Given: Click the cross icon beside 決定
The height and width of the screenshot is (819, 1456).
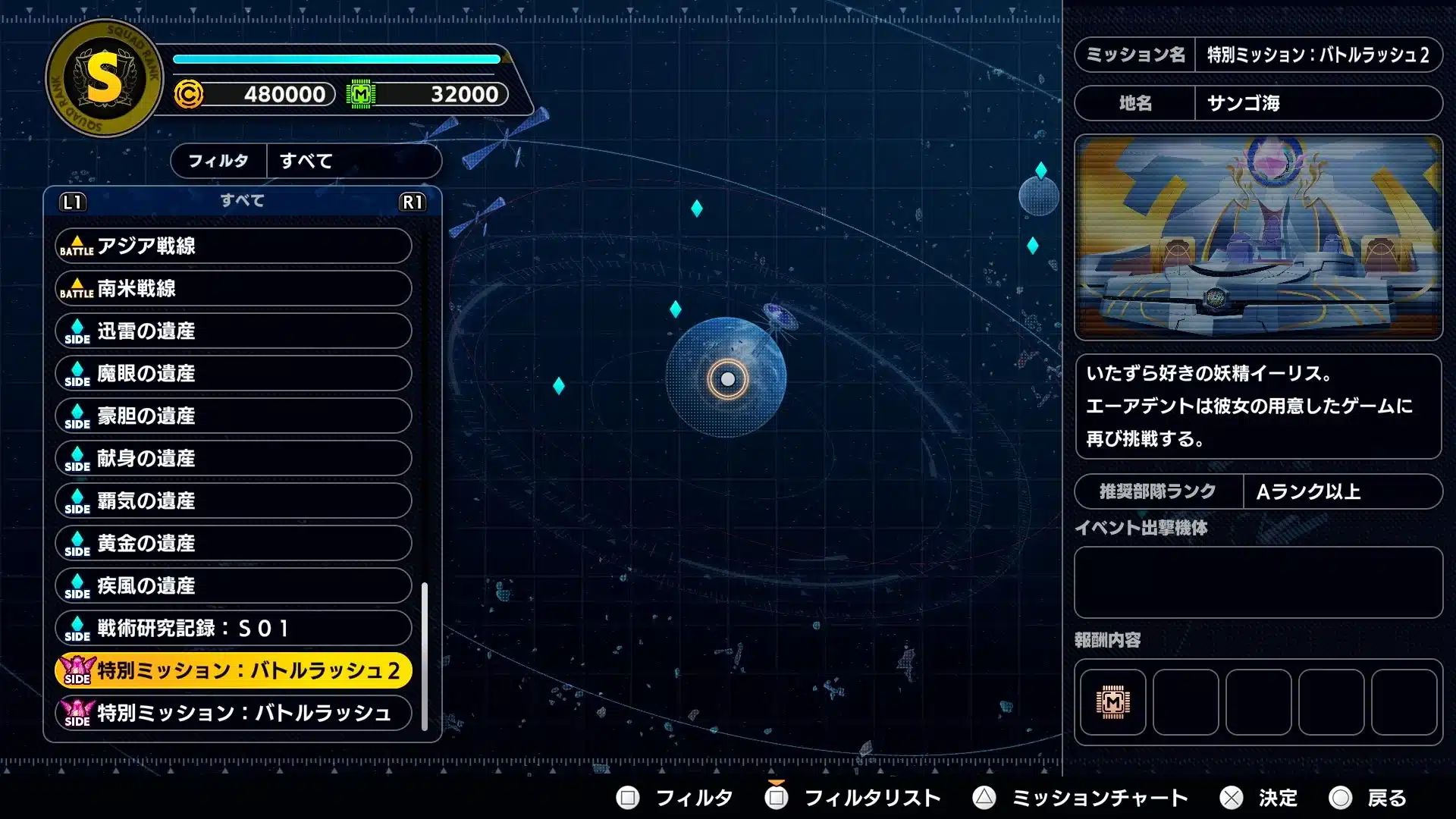Looking at the screenshot, I should 1232,798.
